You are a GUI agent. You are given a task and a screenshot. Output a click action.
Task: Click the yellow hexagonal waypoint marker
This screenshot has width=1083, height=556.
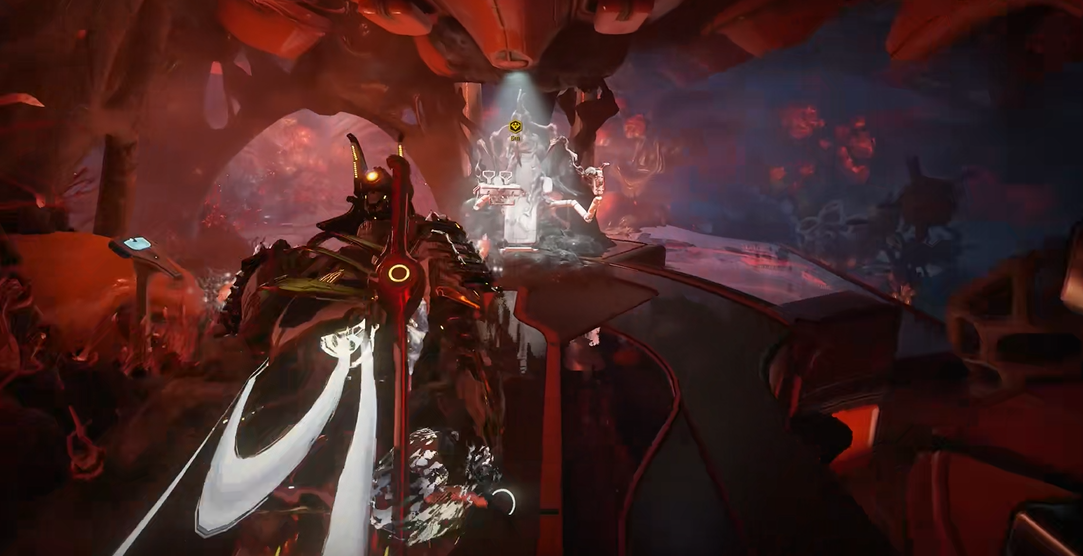(516, 126)
